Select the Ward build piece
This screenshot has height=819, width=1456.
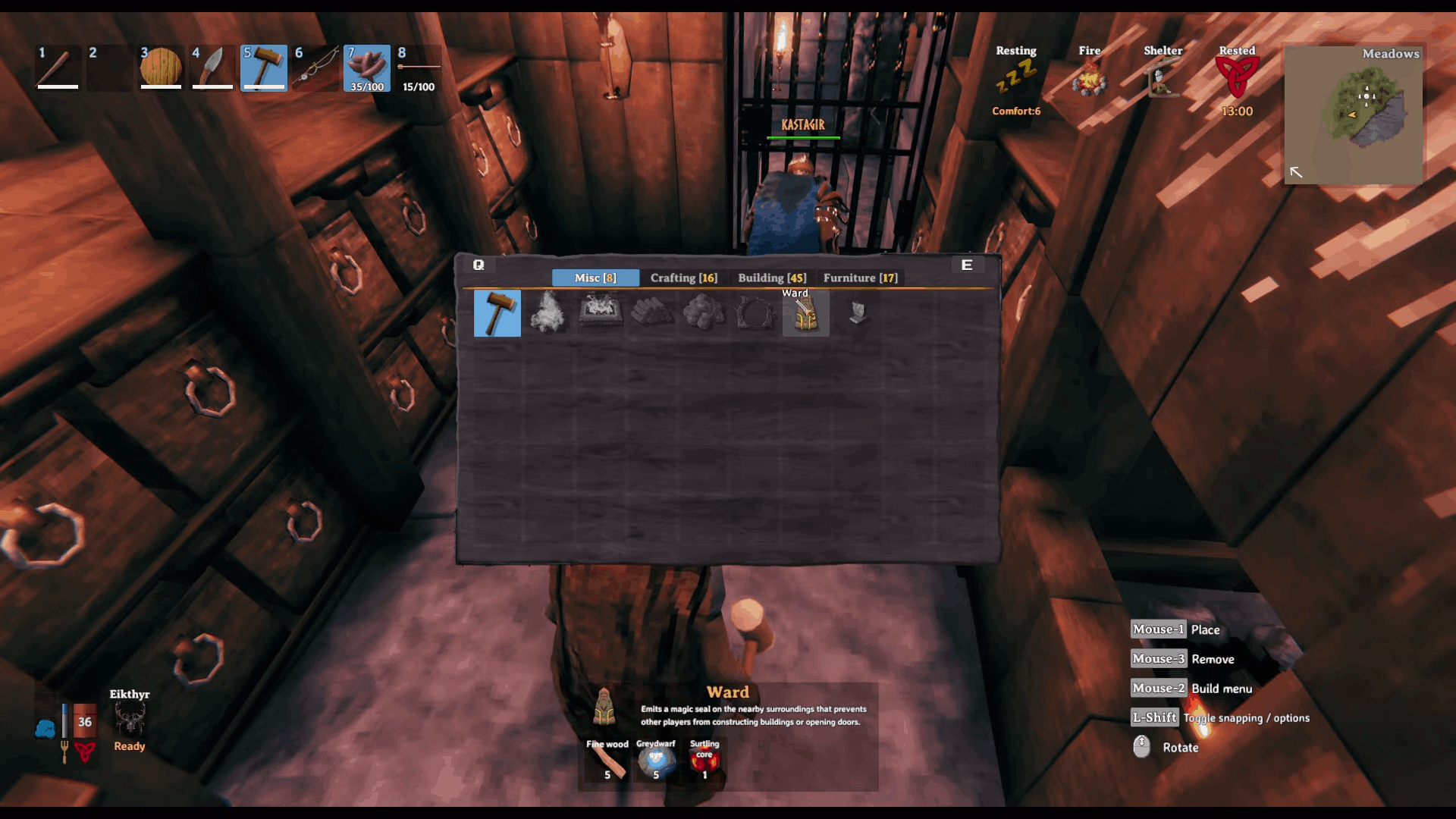(x=805, y=313)
